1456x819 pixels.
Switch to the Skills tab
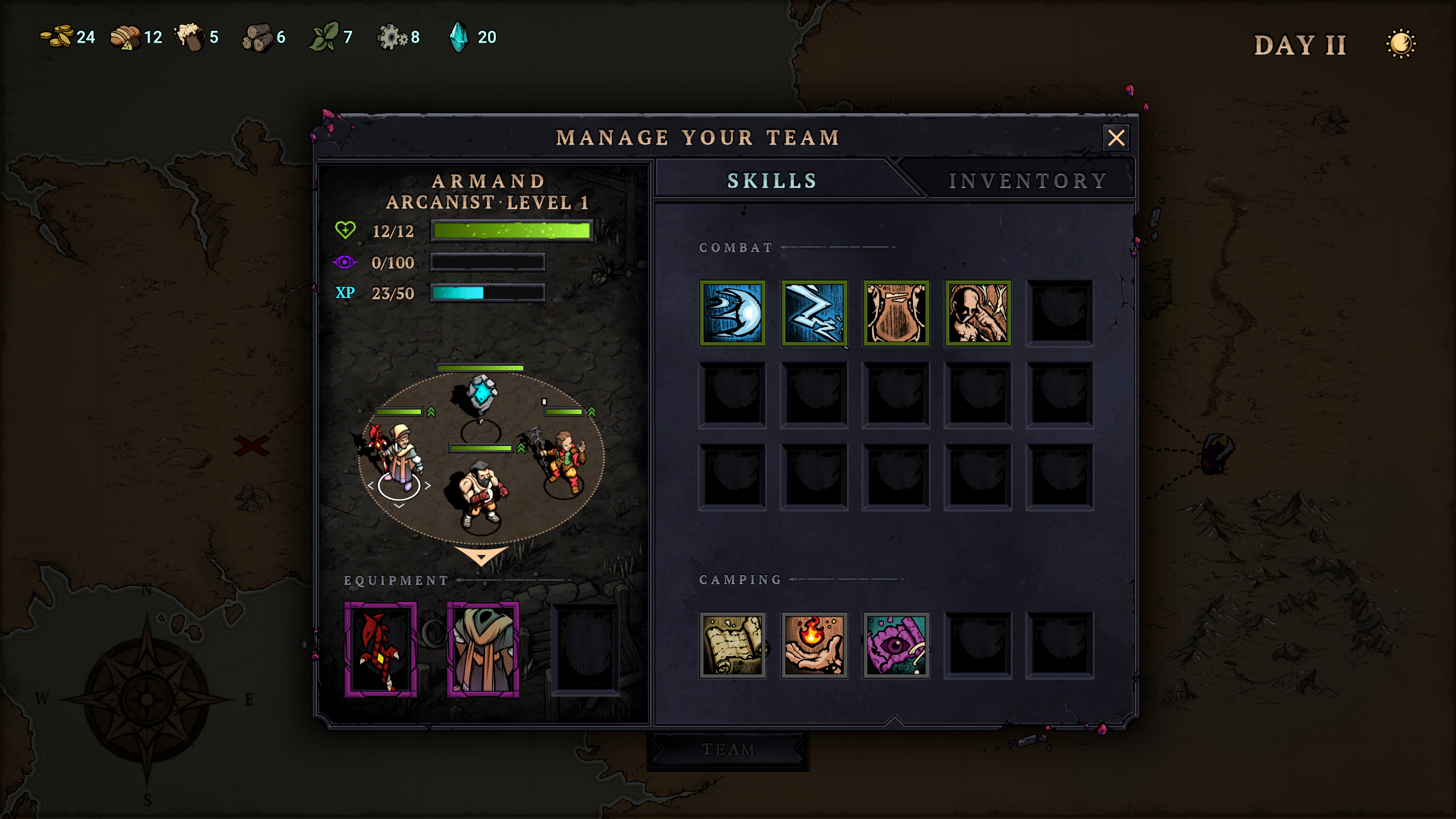771,180
